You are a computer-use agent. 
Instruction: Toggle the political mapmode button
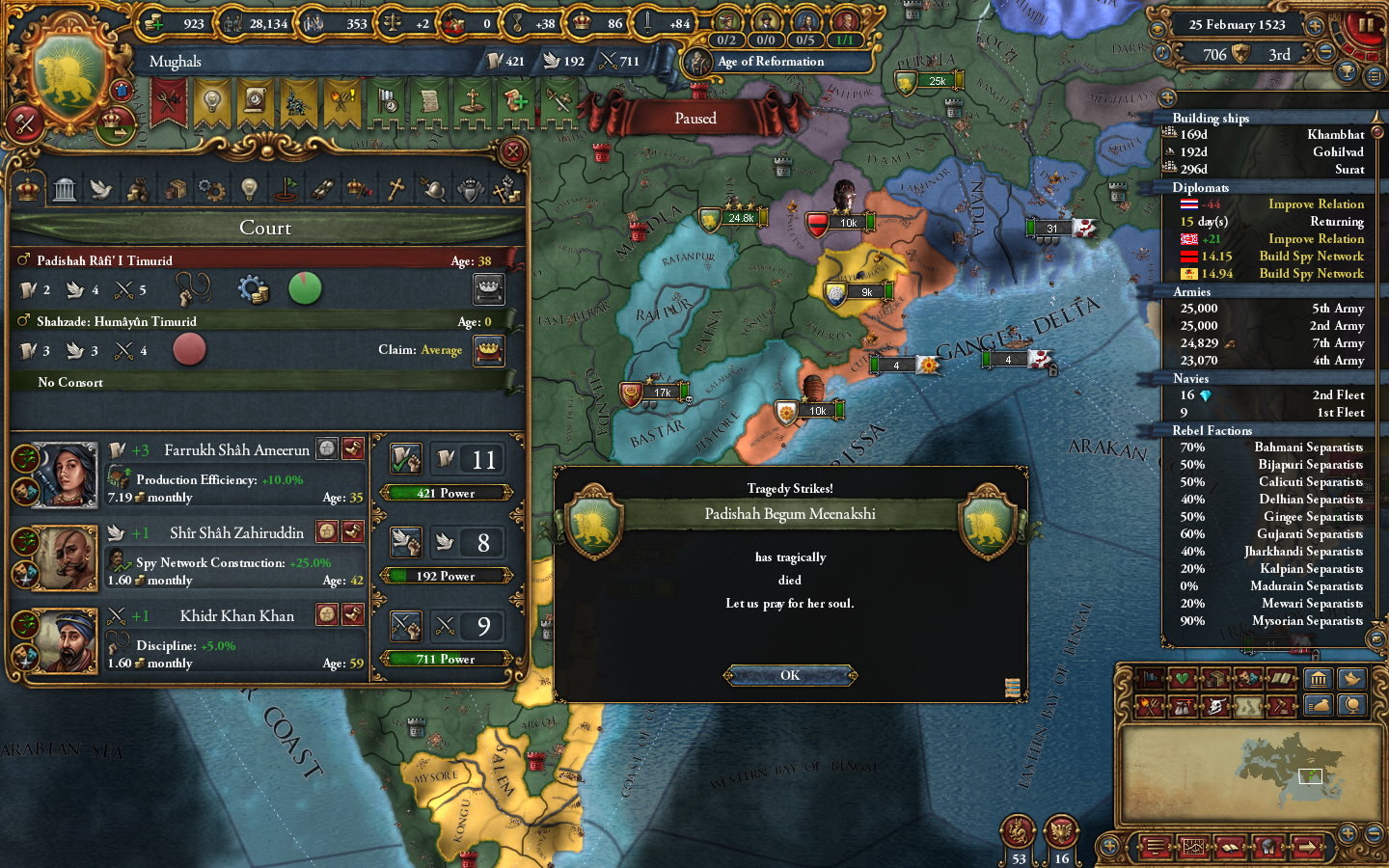coord(1151,678)
